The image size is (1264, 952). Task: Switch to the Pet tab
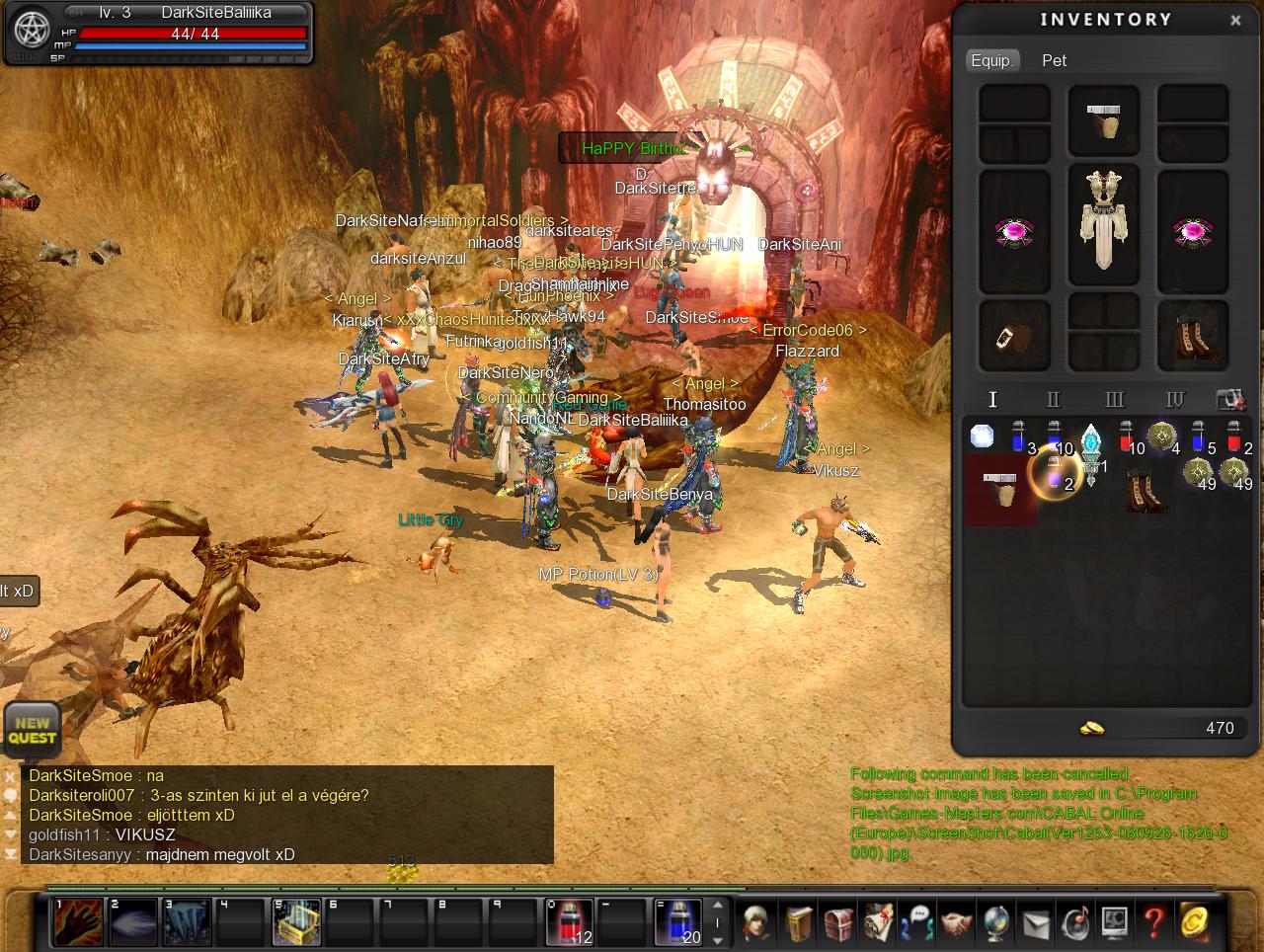click(1054, 60)
